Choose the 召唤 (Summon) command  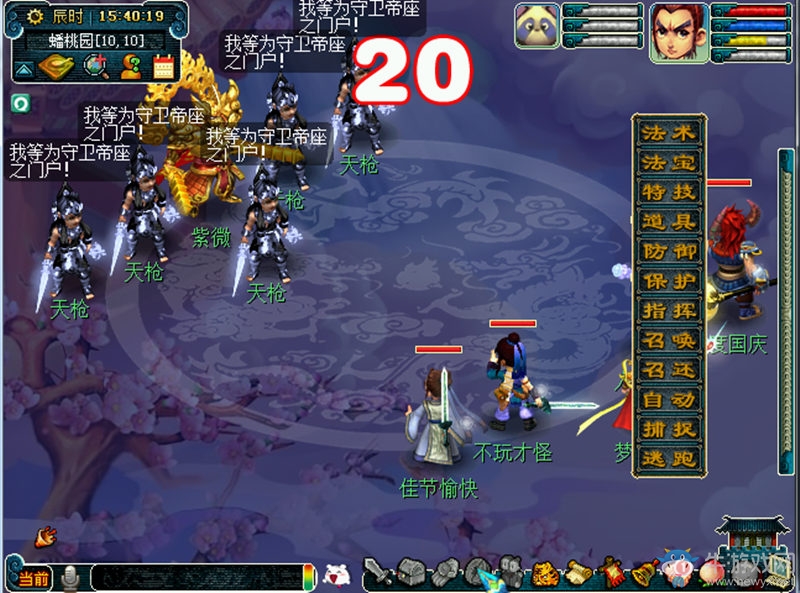pyautogui.click(x=669, y=341)
